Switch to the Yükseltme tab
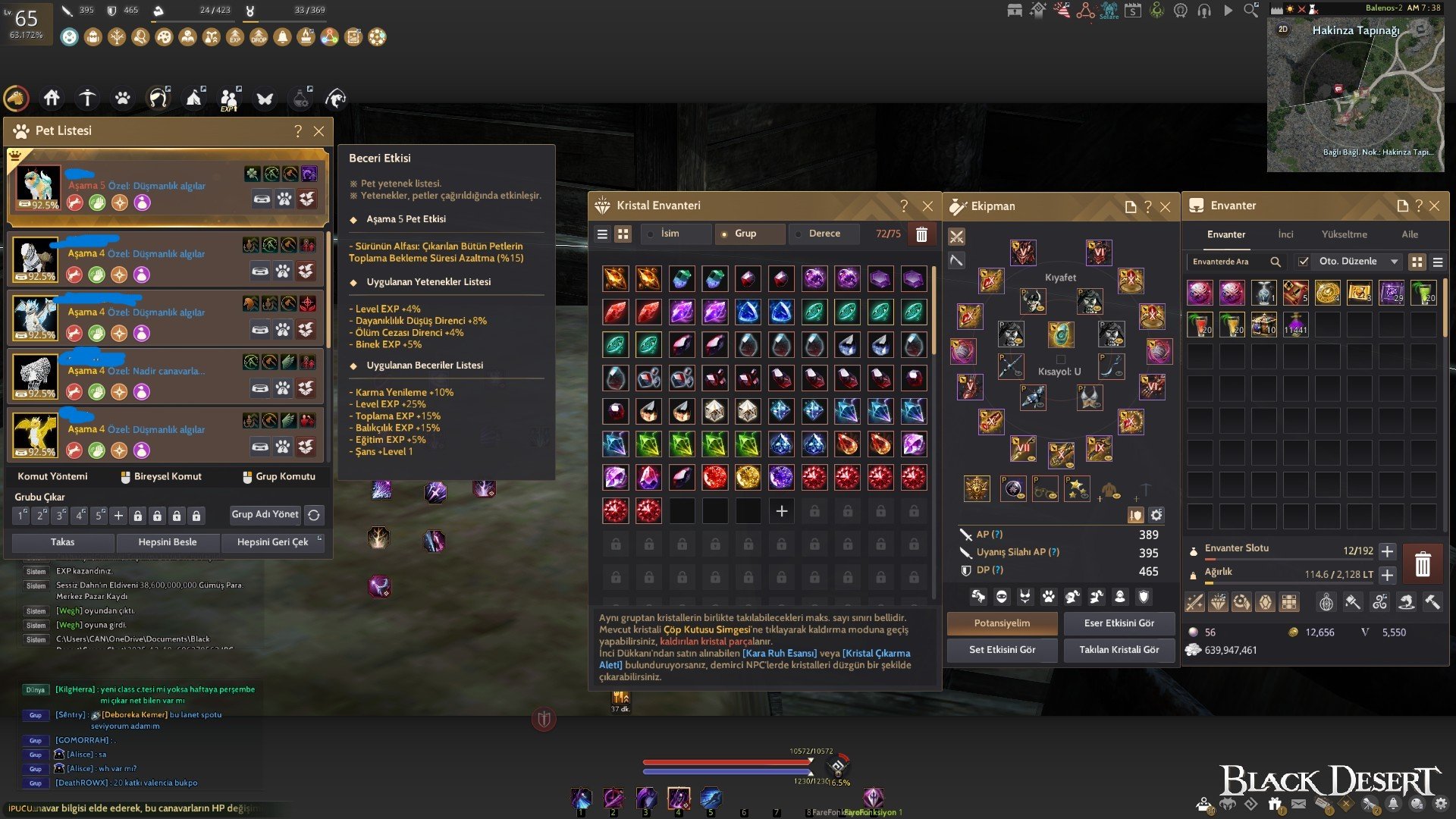The image size is (1456, 819). (1345, 234)
